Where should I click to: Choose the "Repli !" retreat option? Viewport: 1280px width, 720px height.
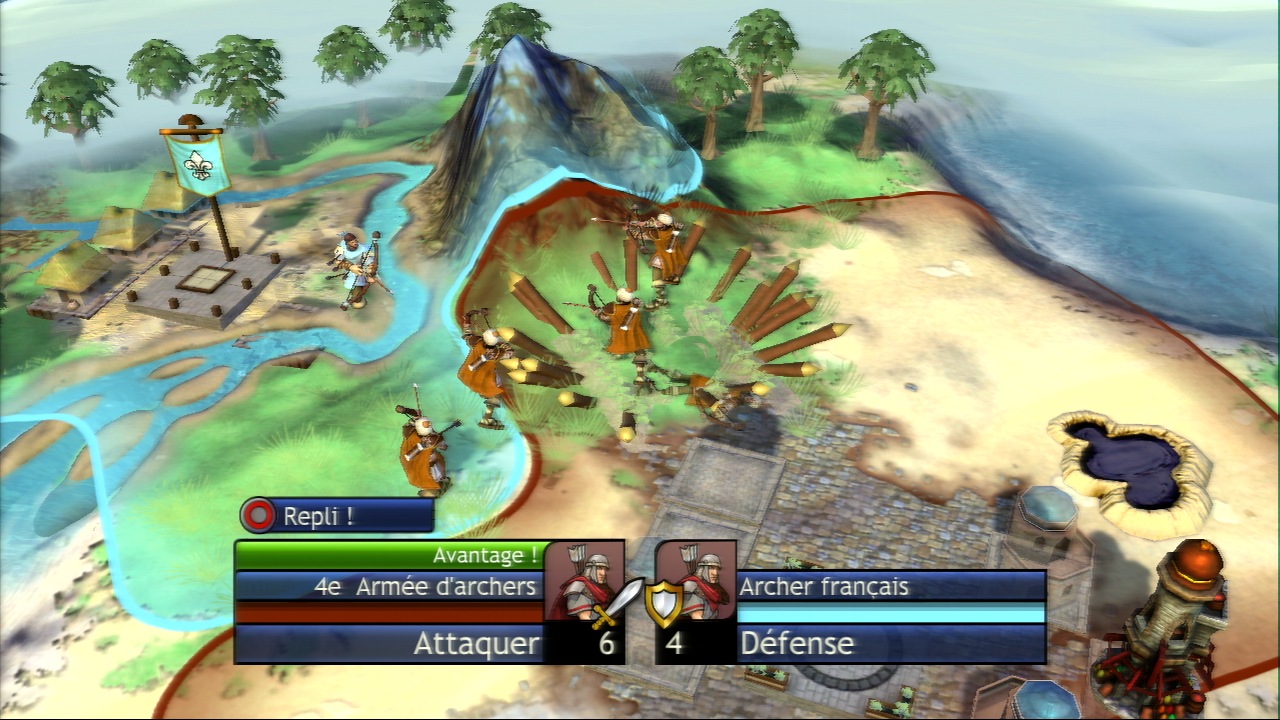338,516
